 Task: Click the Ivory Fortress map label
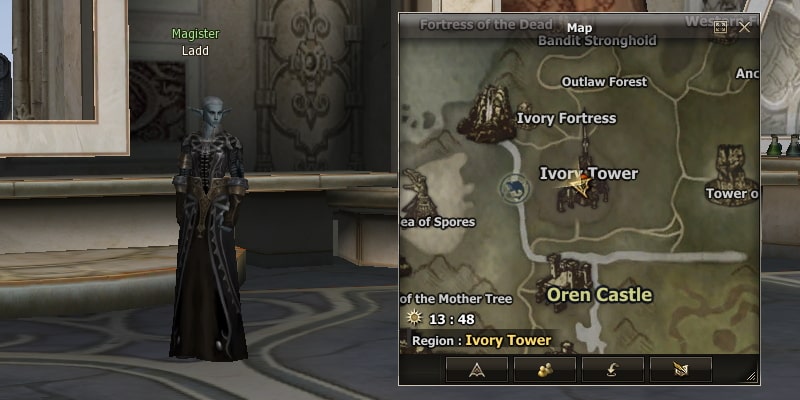coord(566,118)
